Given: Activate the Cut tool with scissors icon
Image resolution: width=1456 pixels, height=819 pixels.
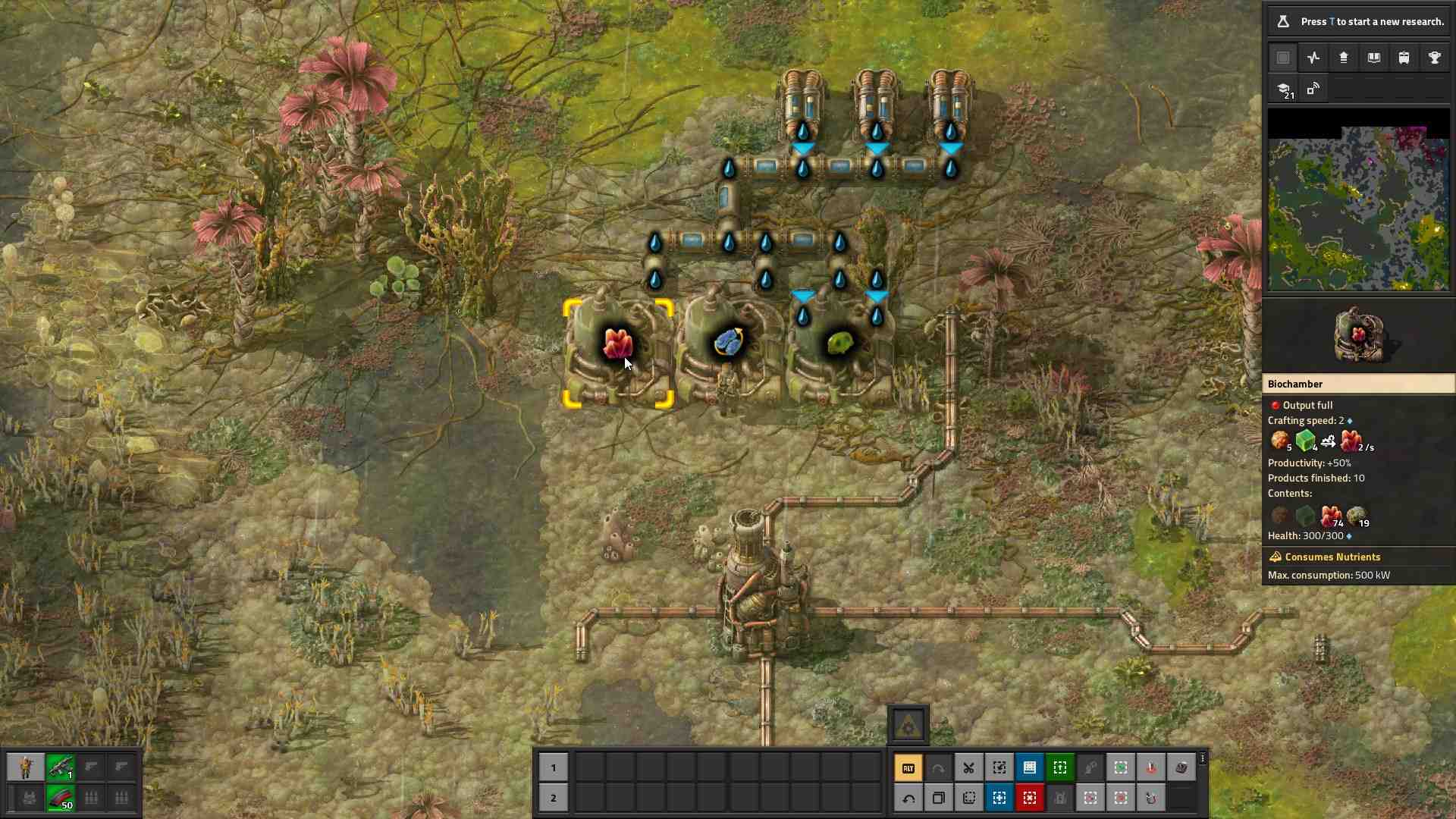Looking at the screenshot, I should pyautogui.click(x=969, y=767).
